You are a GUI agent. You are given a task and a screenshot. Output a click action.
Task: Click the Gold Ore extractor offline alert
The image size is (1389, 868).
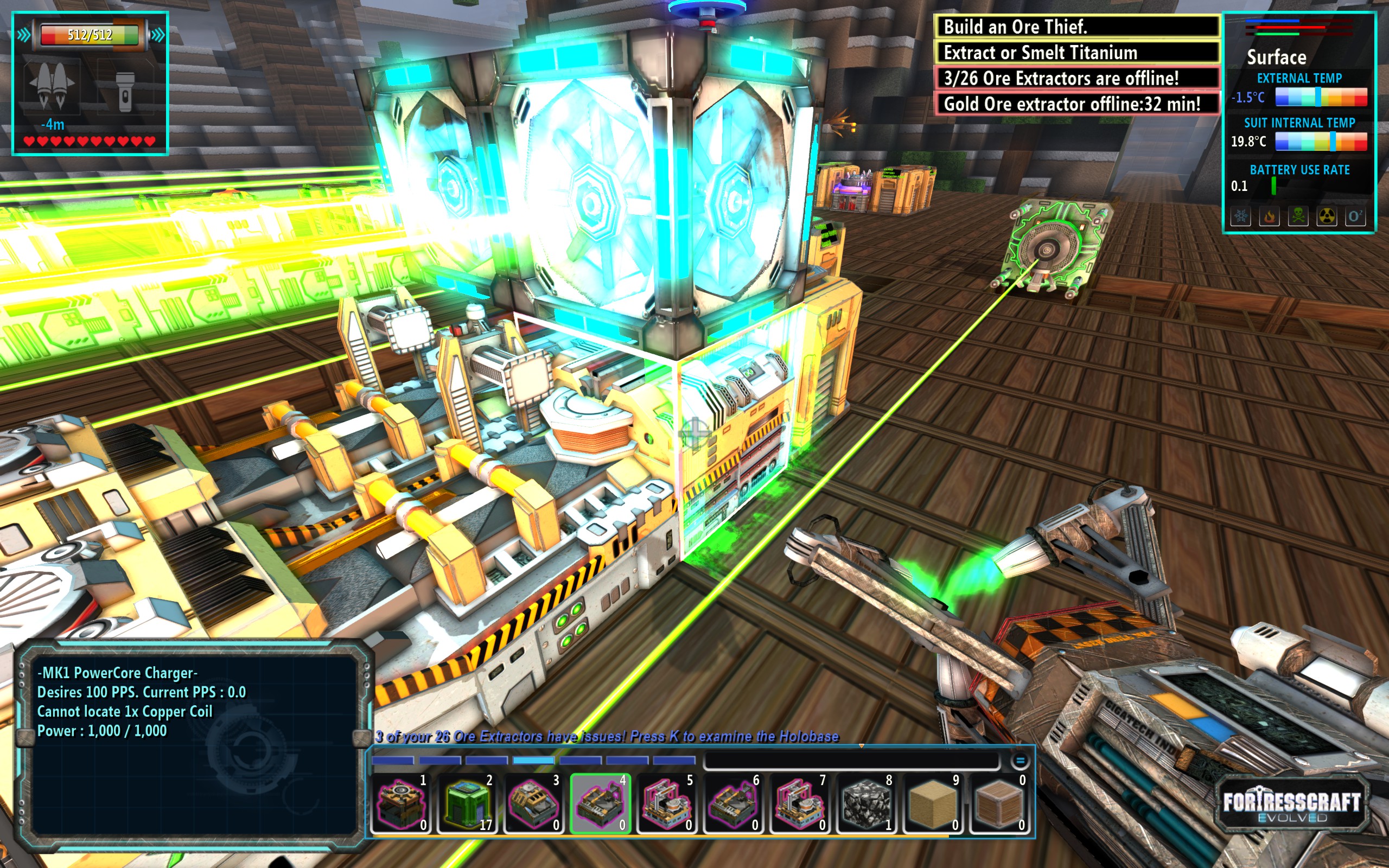point(1077,104)
